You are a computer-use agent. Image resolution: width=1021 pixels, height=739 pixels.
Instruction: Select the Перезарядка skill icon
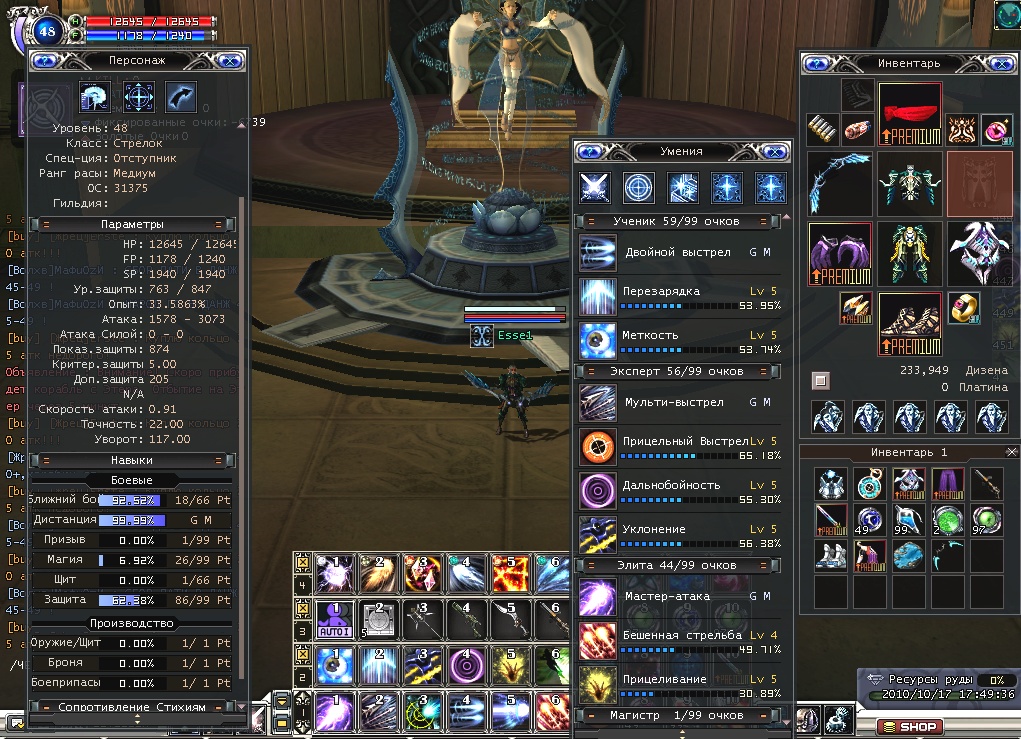(598, 297)
